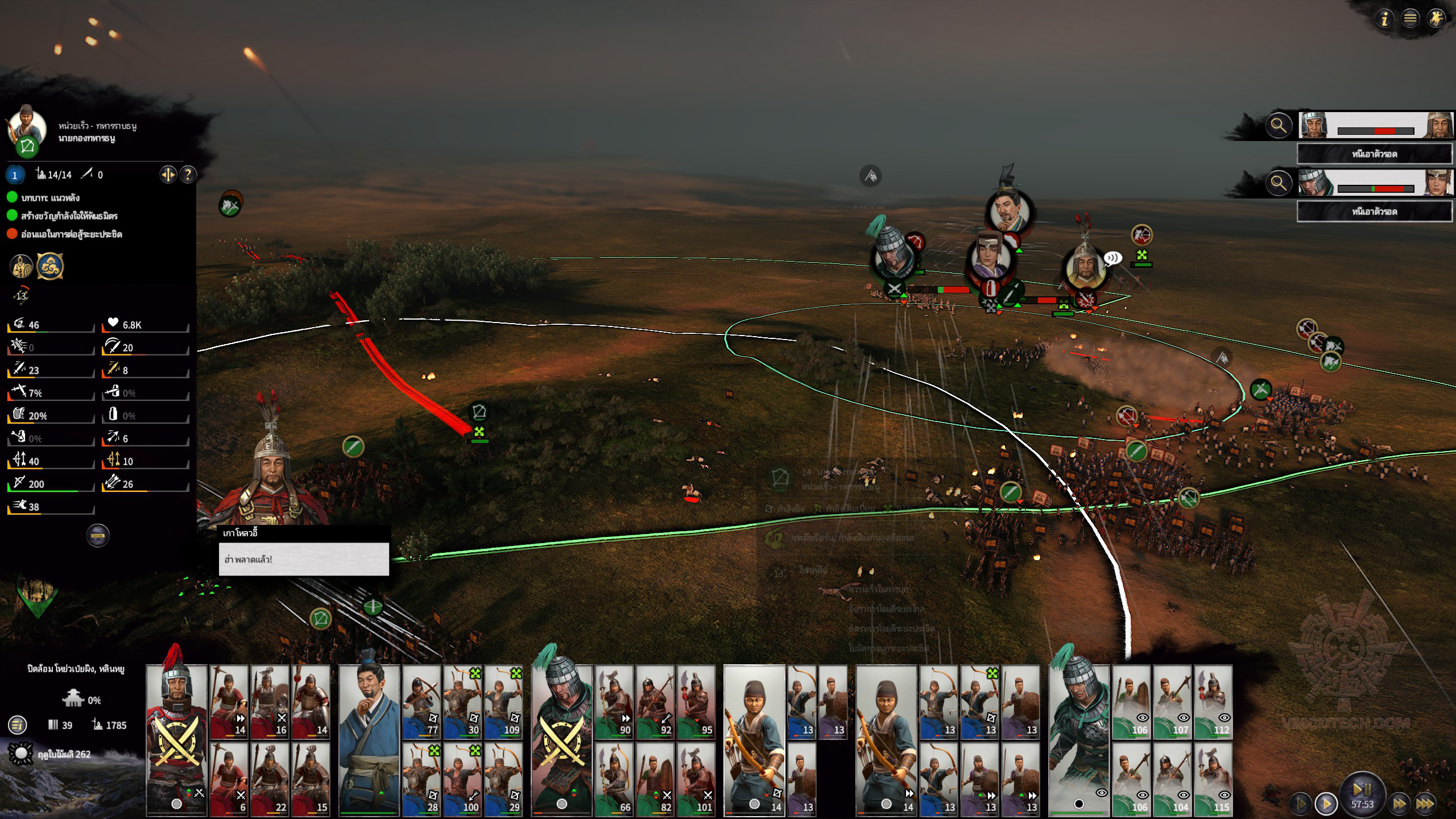
Task: Click the golden horseman icon
Action: (1436, 19)
